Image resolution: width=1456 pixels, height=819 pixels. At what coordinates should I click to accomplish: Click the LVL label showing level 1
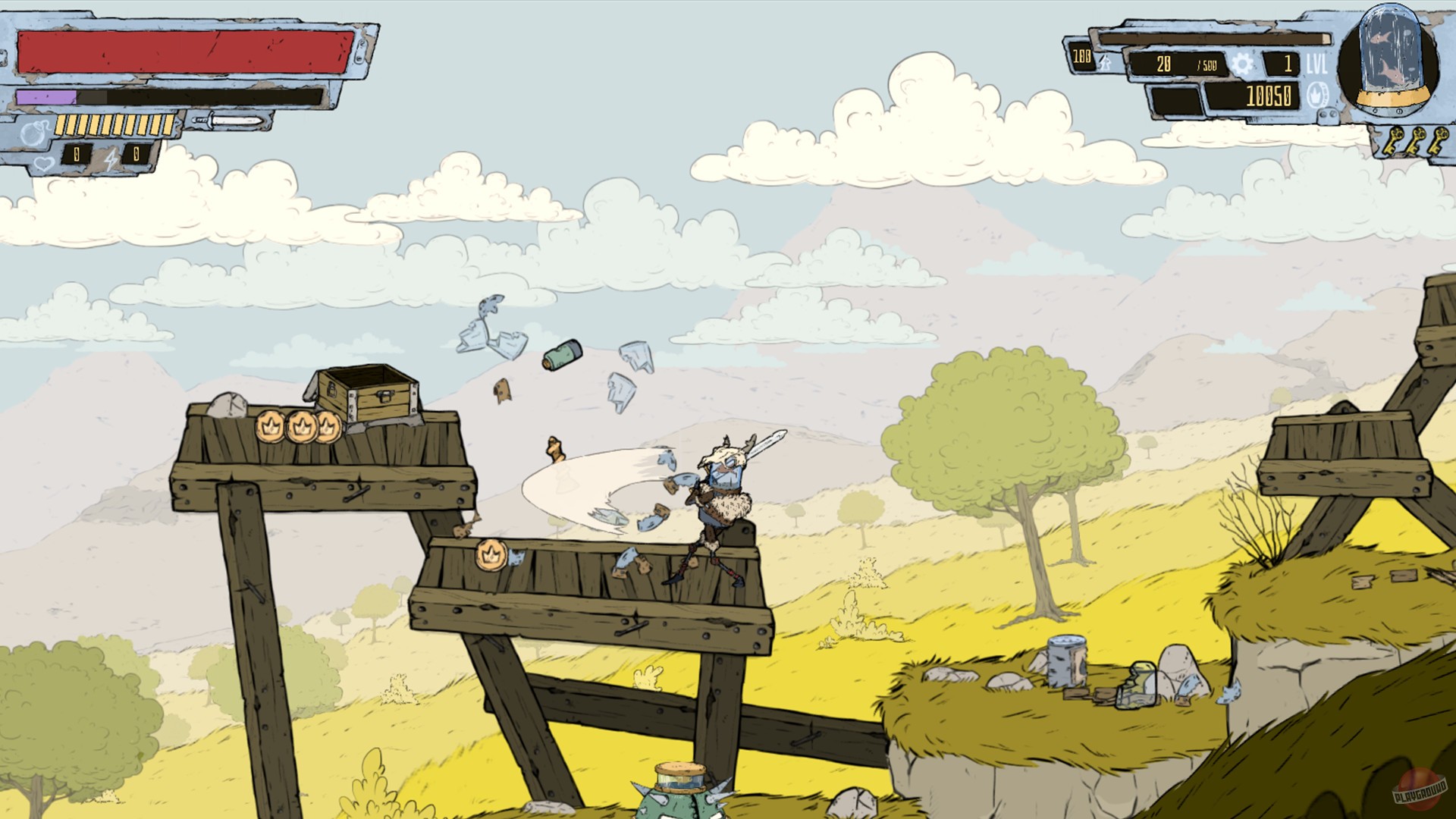1316,62
